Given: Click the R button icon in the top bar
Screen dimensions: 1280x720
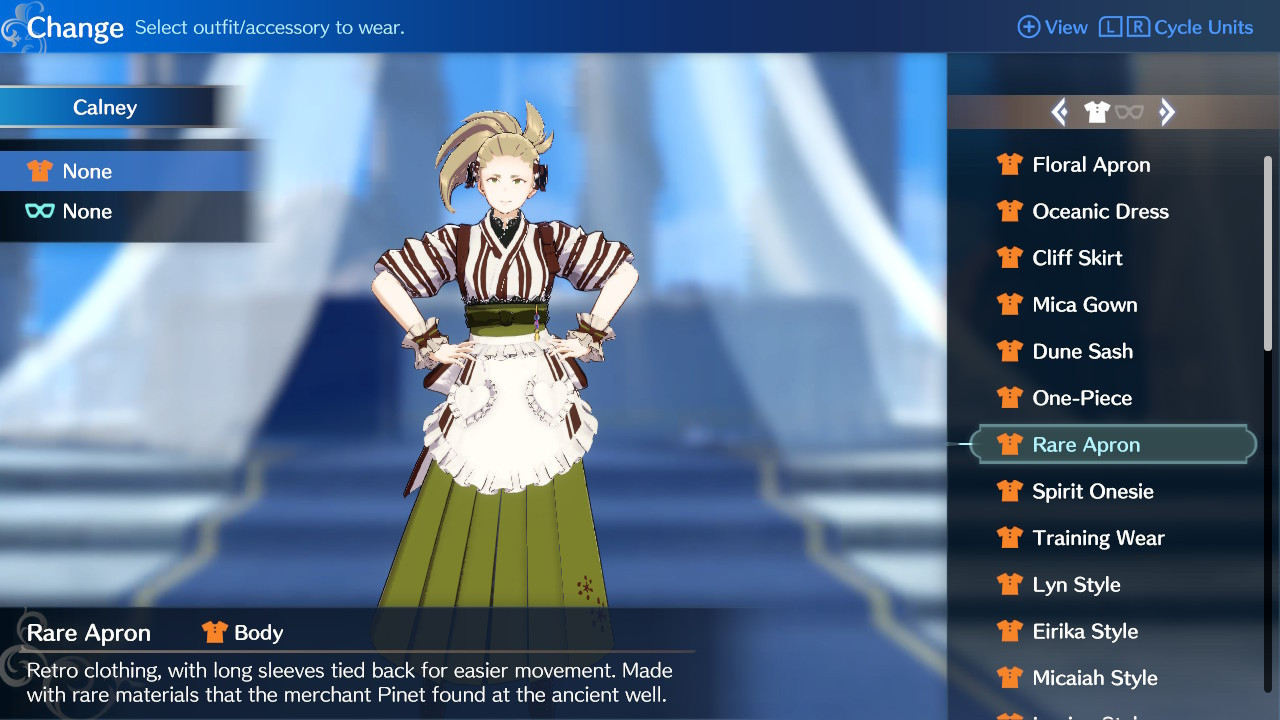Looking at the screenshot, I should point(1138,27).
